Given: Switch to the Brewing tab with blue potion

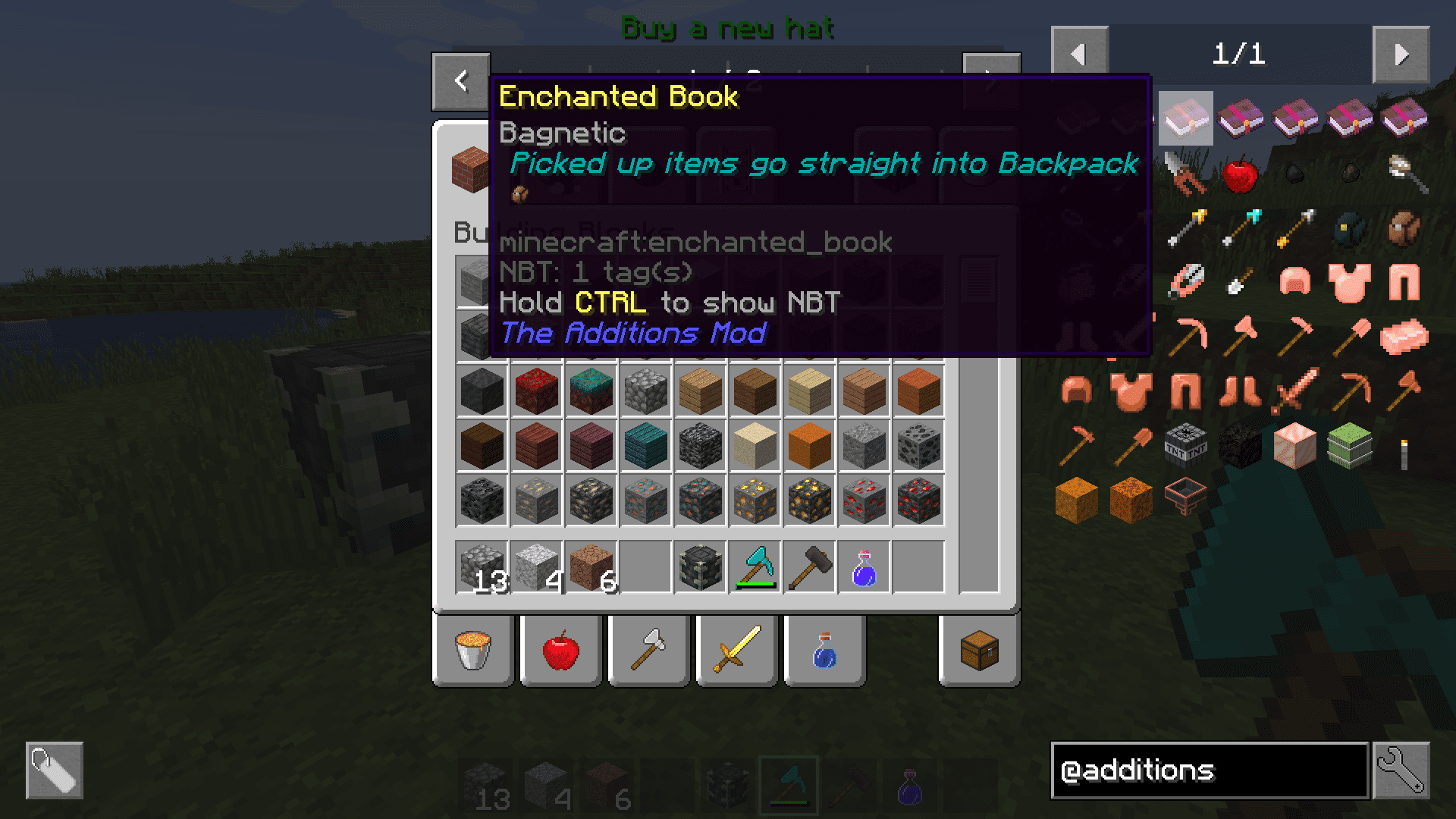Looking at the screenshot, I should [824, 651].
